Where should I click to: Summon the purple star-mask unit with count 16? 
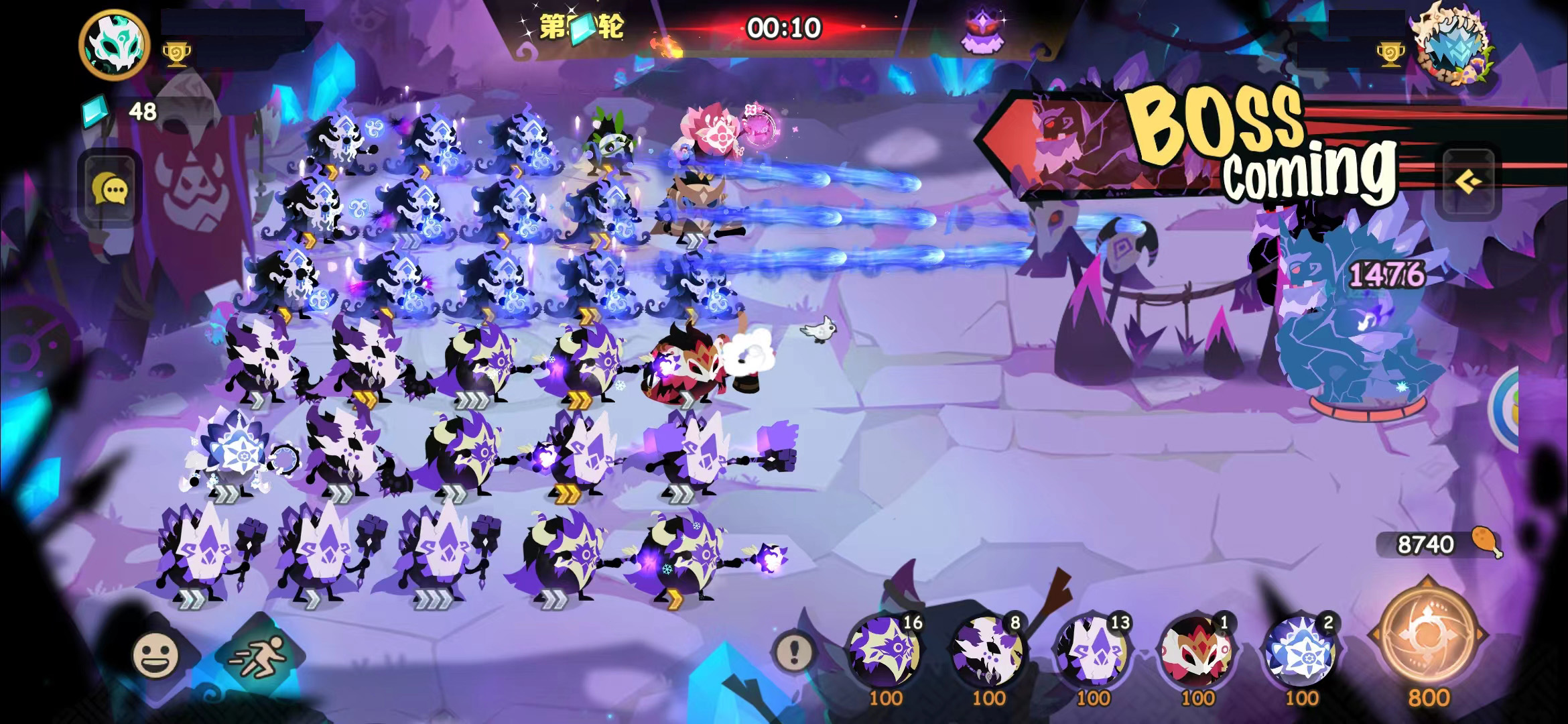885,652
